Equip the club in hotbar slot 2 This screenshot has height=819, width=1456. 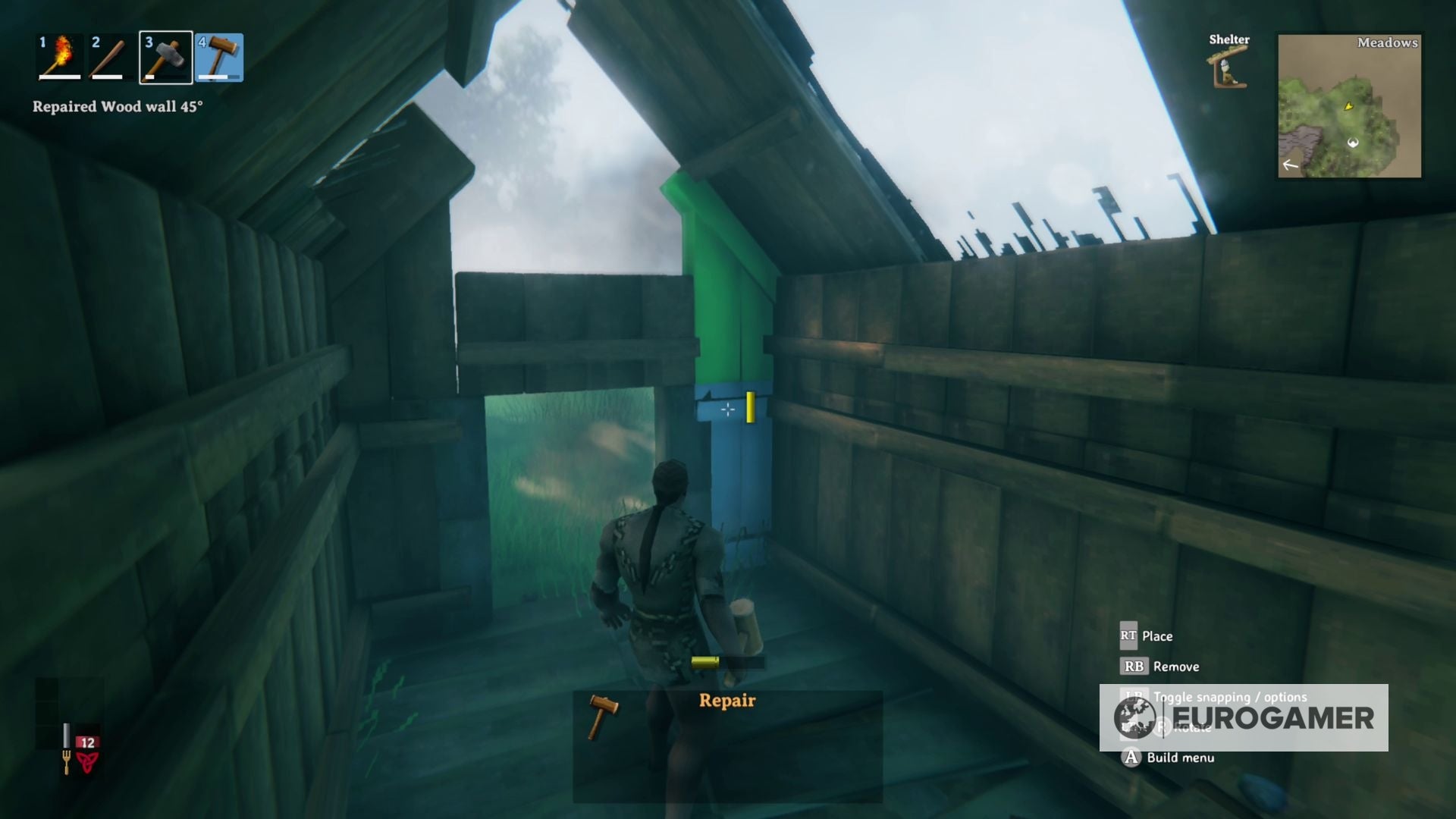pyautogui.click(x=109, y=57)
